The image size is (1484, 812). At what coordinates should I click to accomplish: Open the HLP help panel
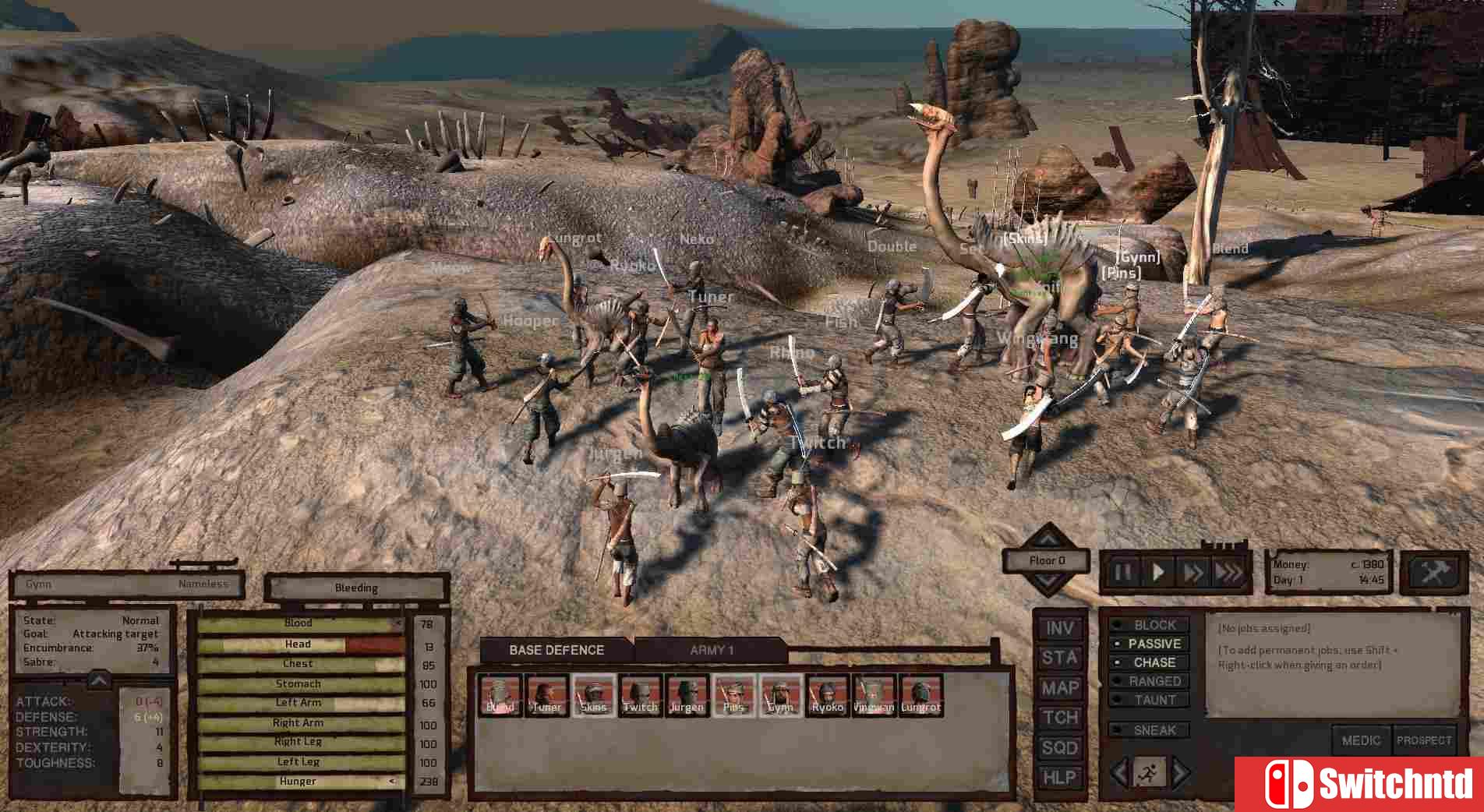(1060, 778)
